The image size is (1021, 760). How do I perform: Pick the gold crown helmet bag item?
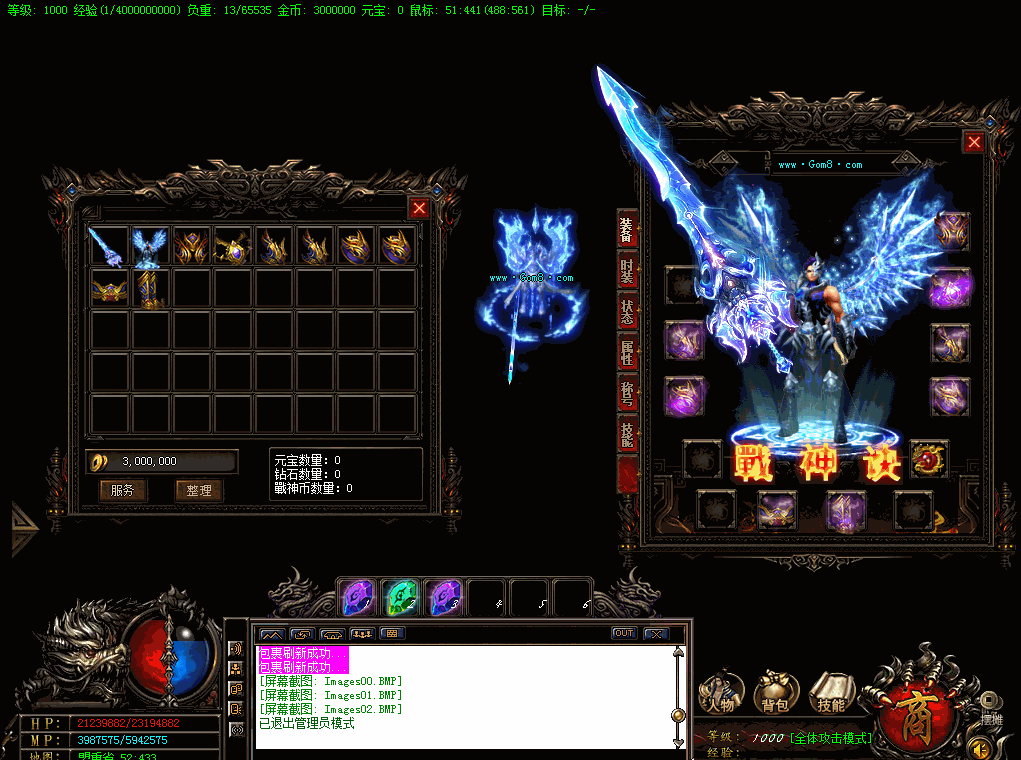point(108,289)
